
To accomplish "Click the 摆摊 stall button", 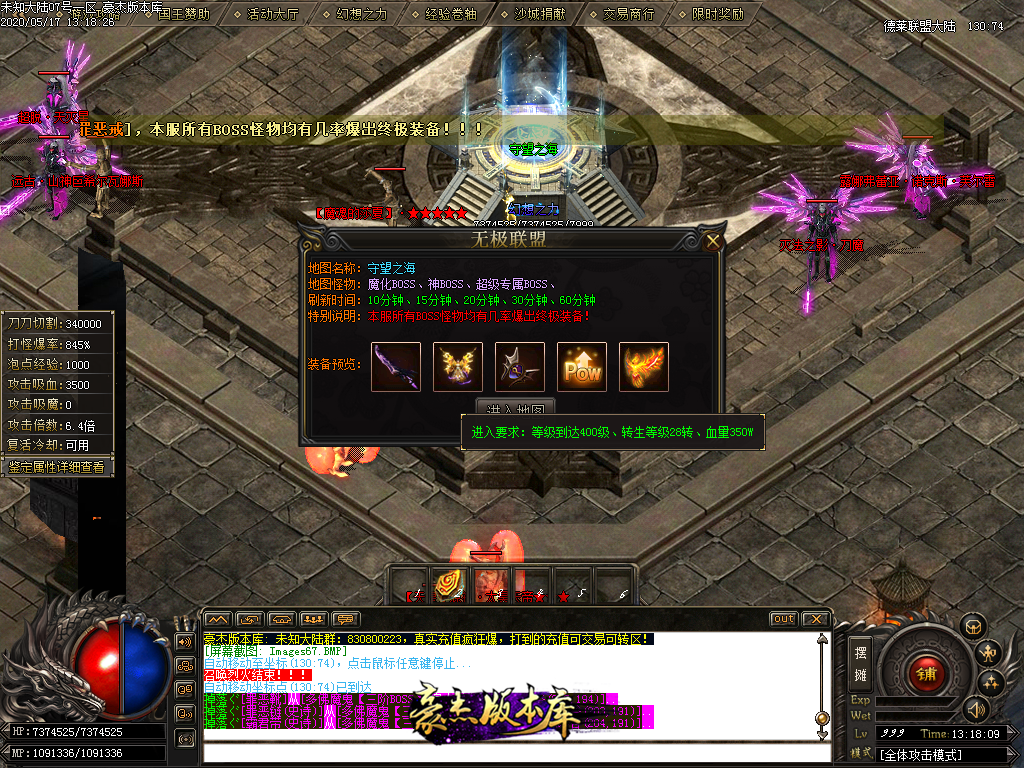I will click(860, 661).
